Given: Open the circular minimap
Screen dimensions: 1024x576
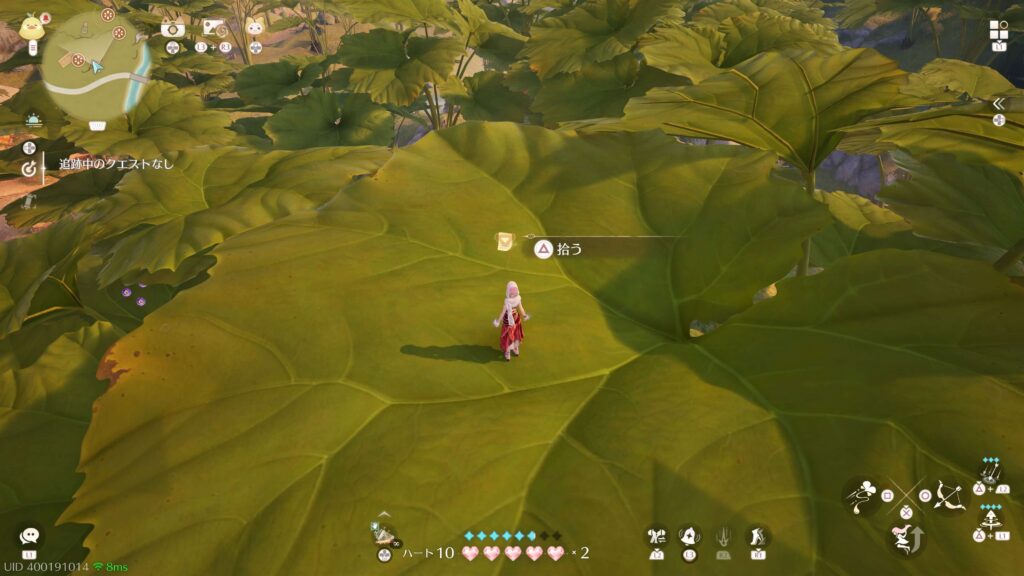Looking at the screenshot, I should [95, 63].
